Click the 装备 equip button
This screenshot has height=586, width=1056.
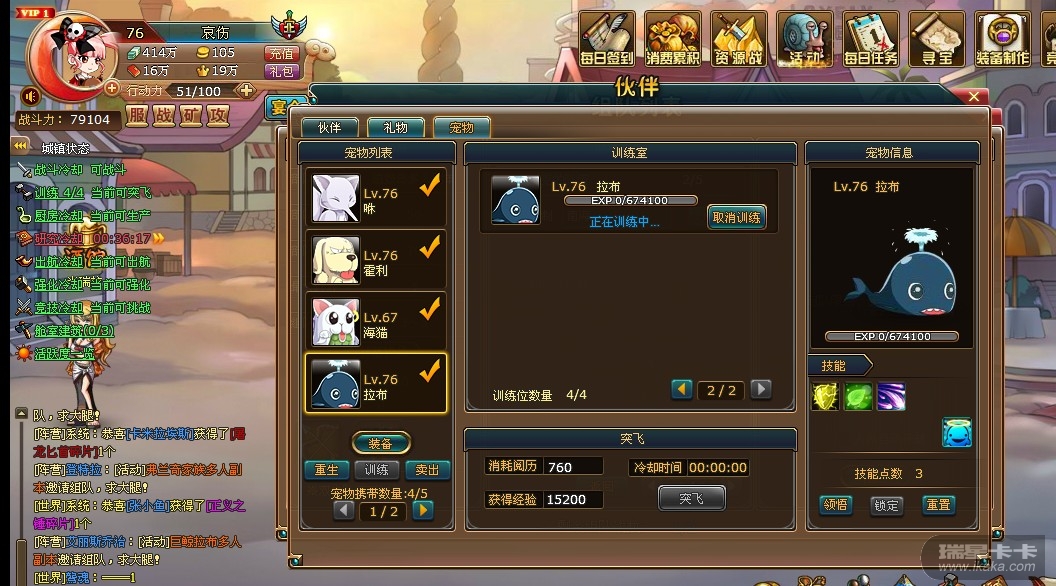[x=380, y=442]
